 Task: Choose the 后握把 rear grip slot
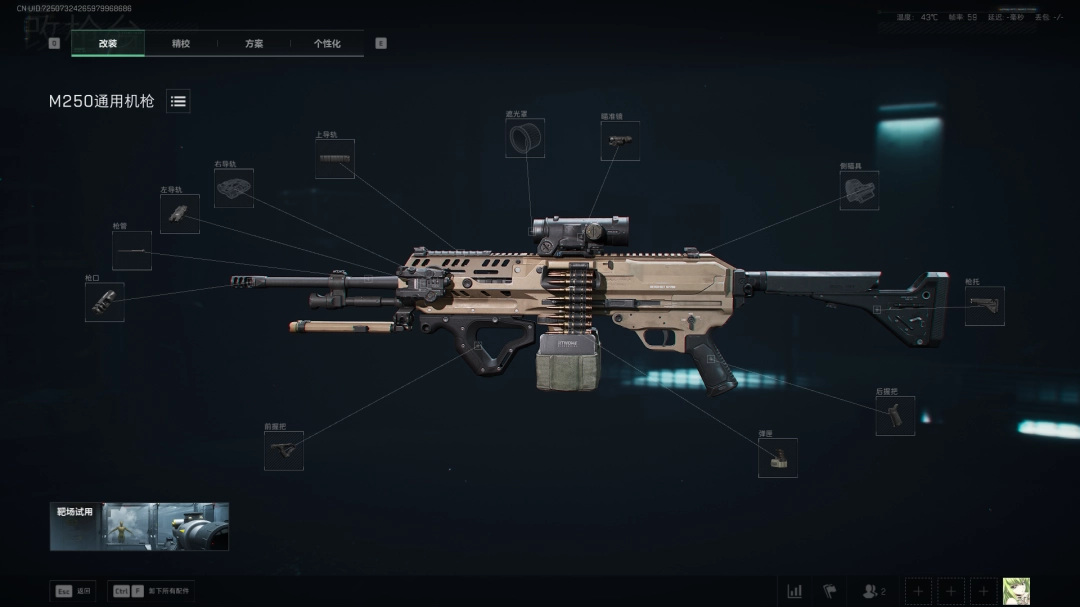895,416
